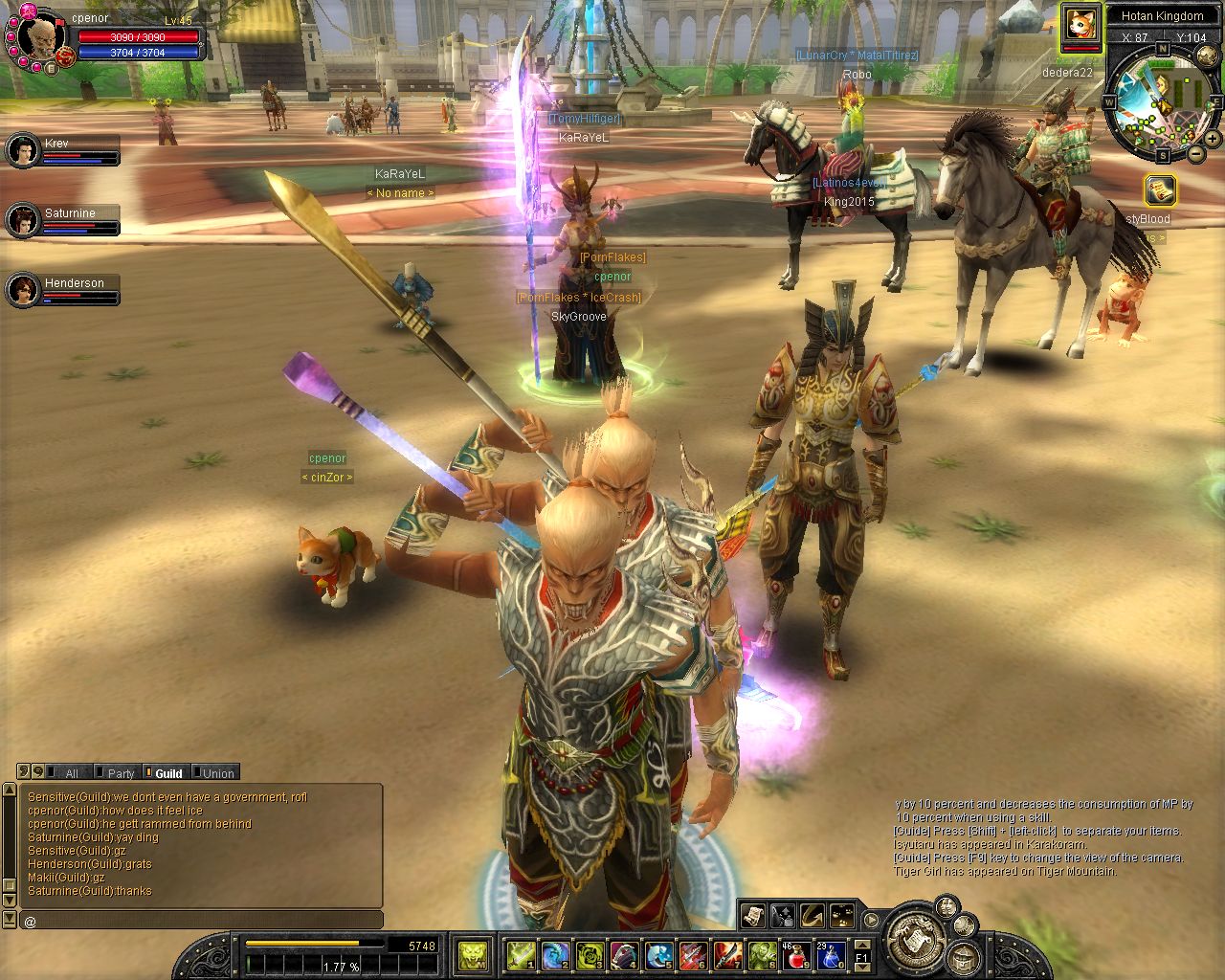Select party member Henderson's portrait

pos(23,289)
